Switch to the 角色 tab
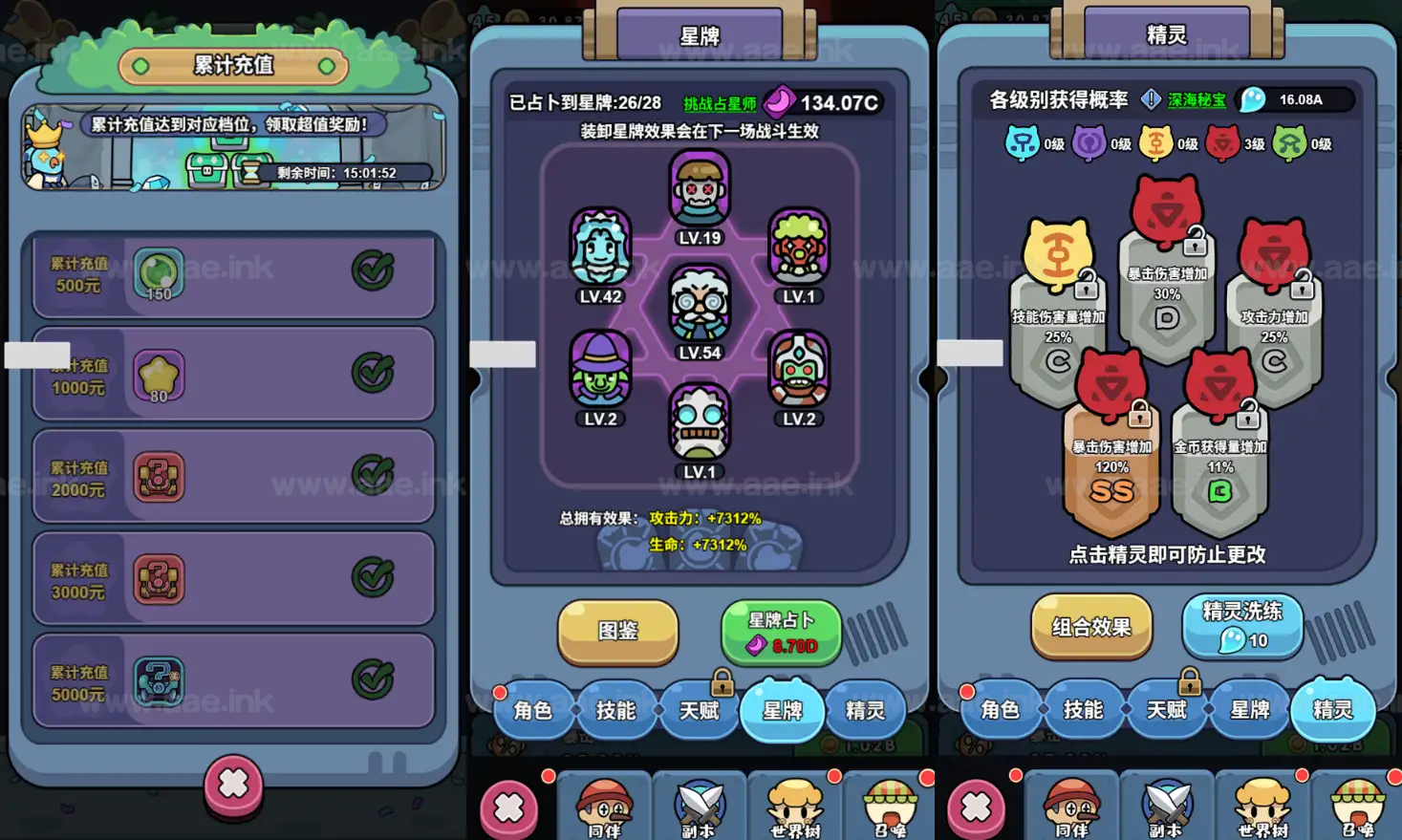Image resolution: width=1402 pixels, height=840 pixels. point(533,709)
